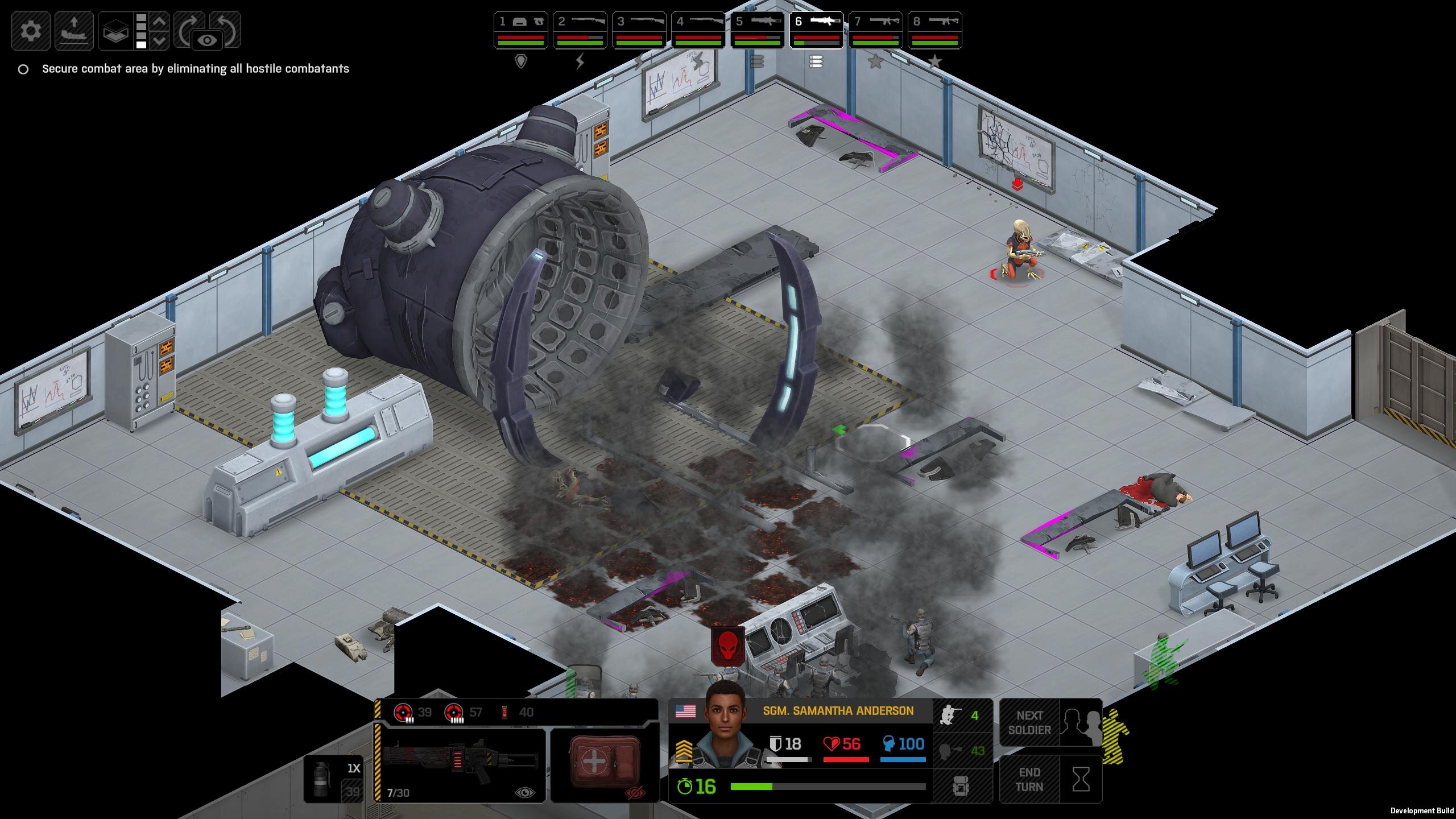Toggle the eye visibility view button
The width and height of the screenshot is (1456, 819).
208,40
